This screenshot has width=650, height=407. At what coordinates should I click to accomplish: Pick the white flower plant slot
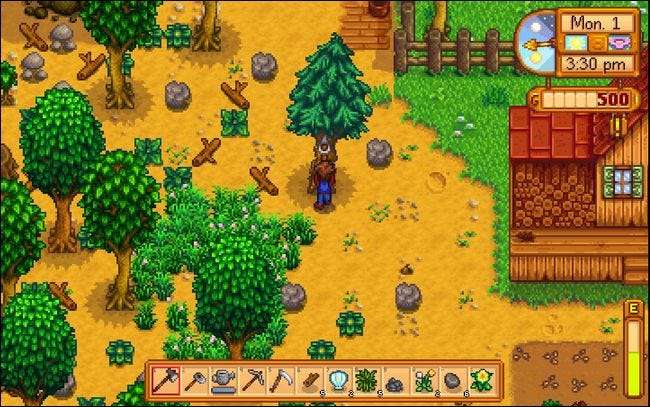click(x=423, y=380)
